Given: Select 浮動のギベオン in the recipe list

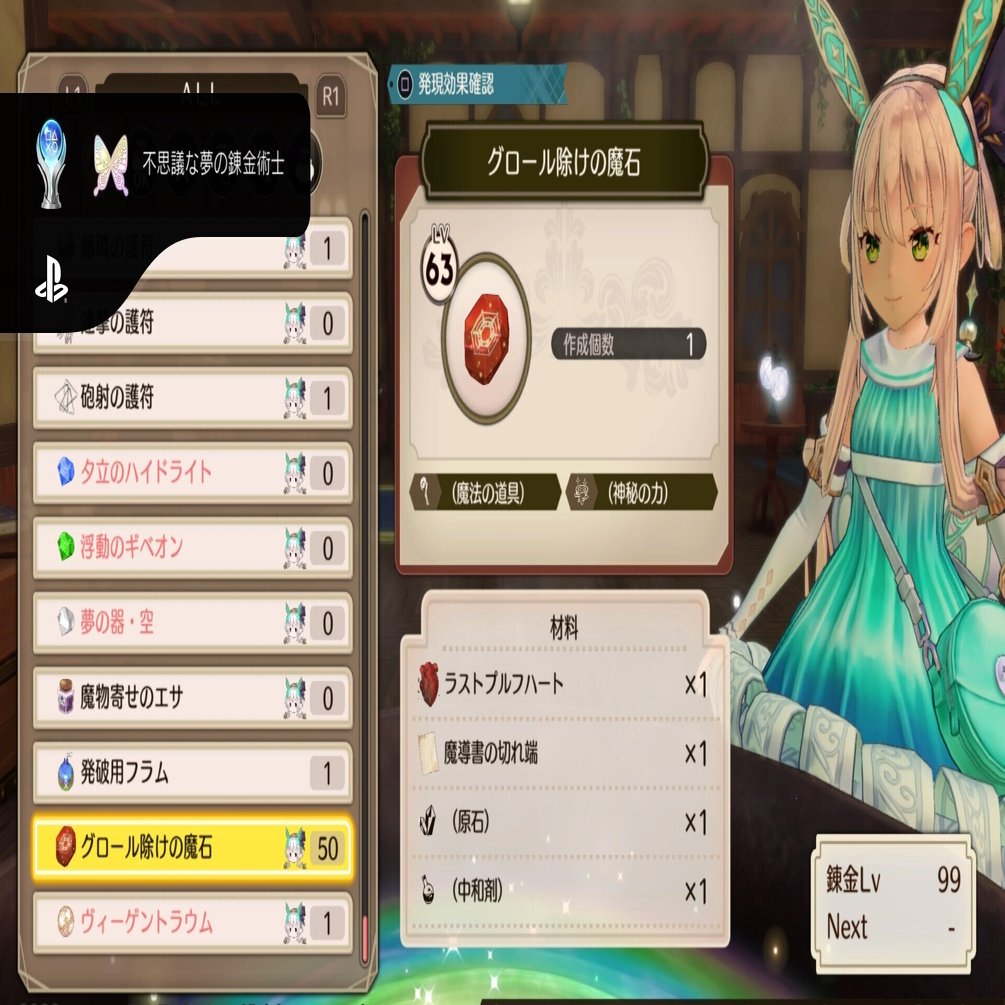Looking at the screenshot, I should click(192, 547).
